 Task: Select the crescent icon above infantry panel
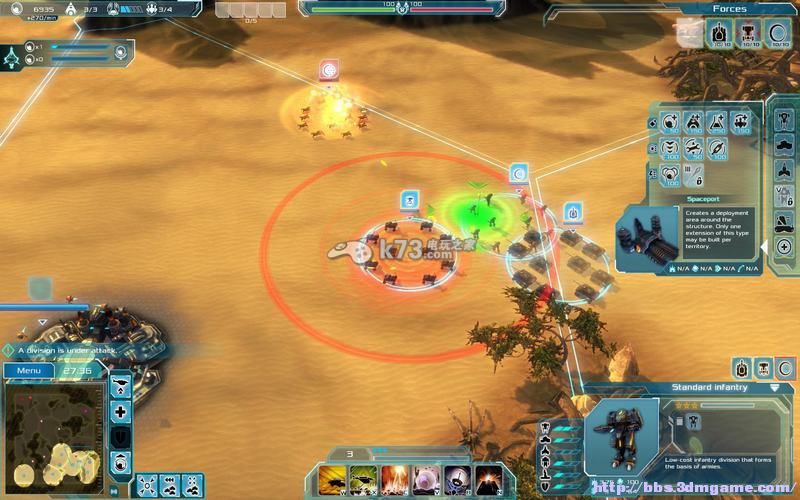pos(785,368)
